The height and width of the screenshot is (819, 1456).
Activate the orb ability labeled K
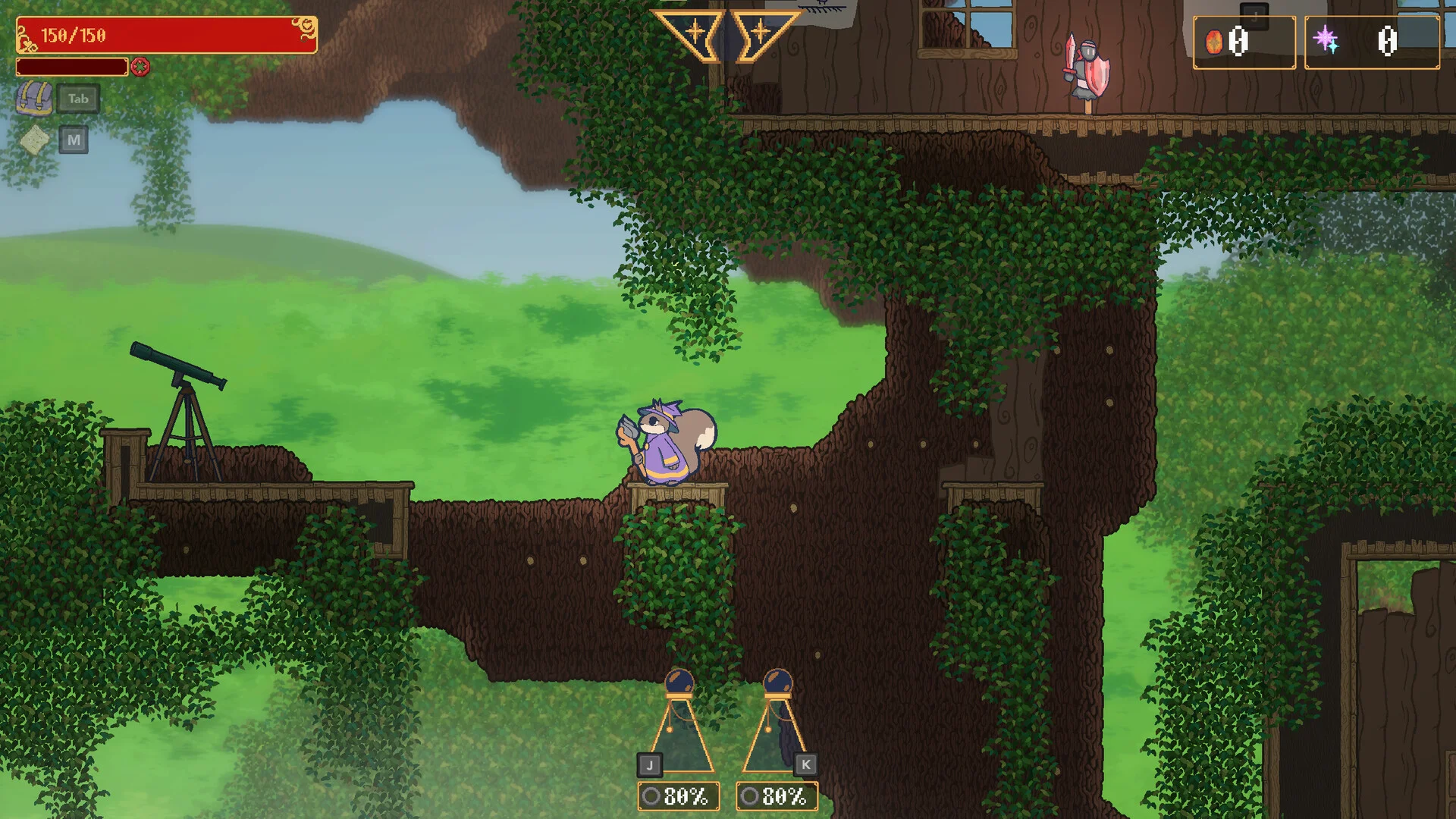click(x=777, y=724)
